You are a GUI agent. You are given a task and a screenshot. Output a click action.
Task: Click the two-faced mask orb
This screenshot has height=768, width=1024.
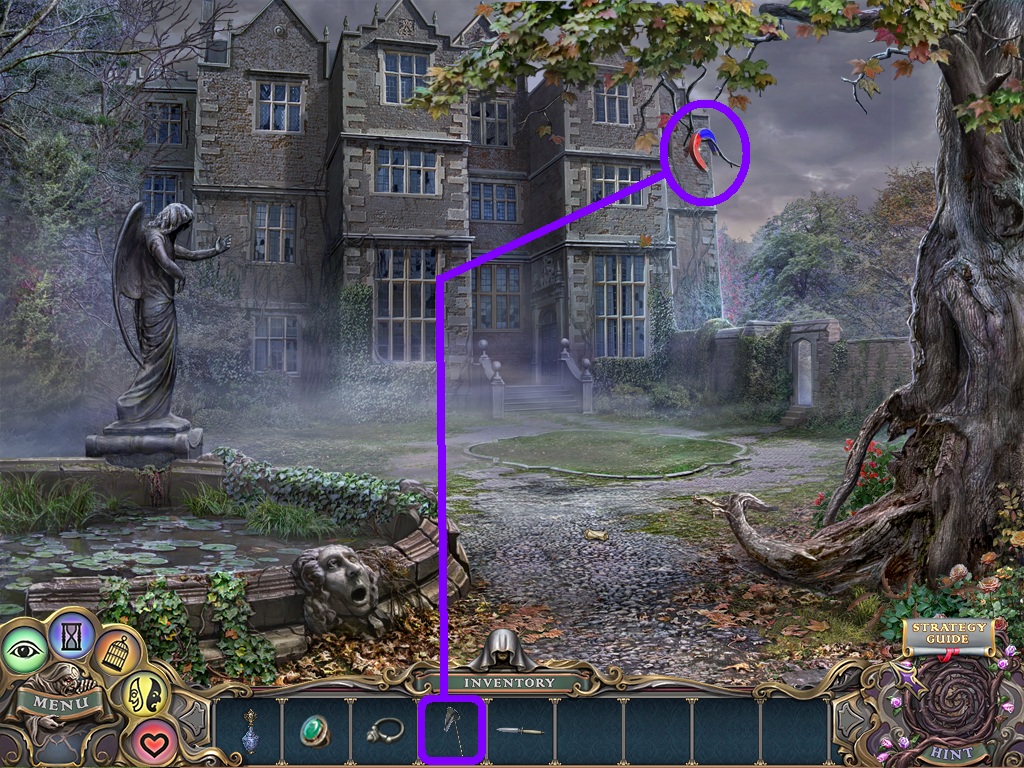(x=143, y=696)
